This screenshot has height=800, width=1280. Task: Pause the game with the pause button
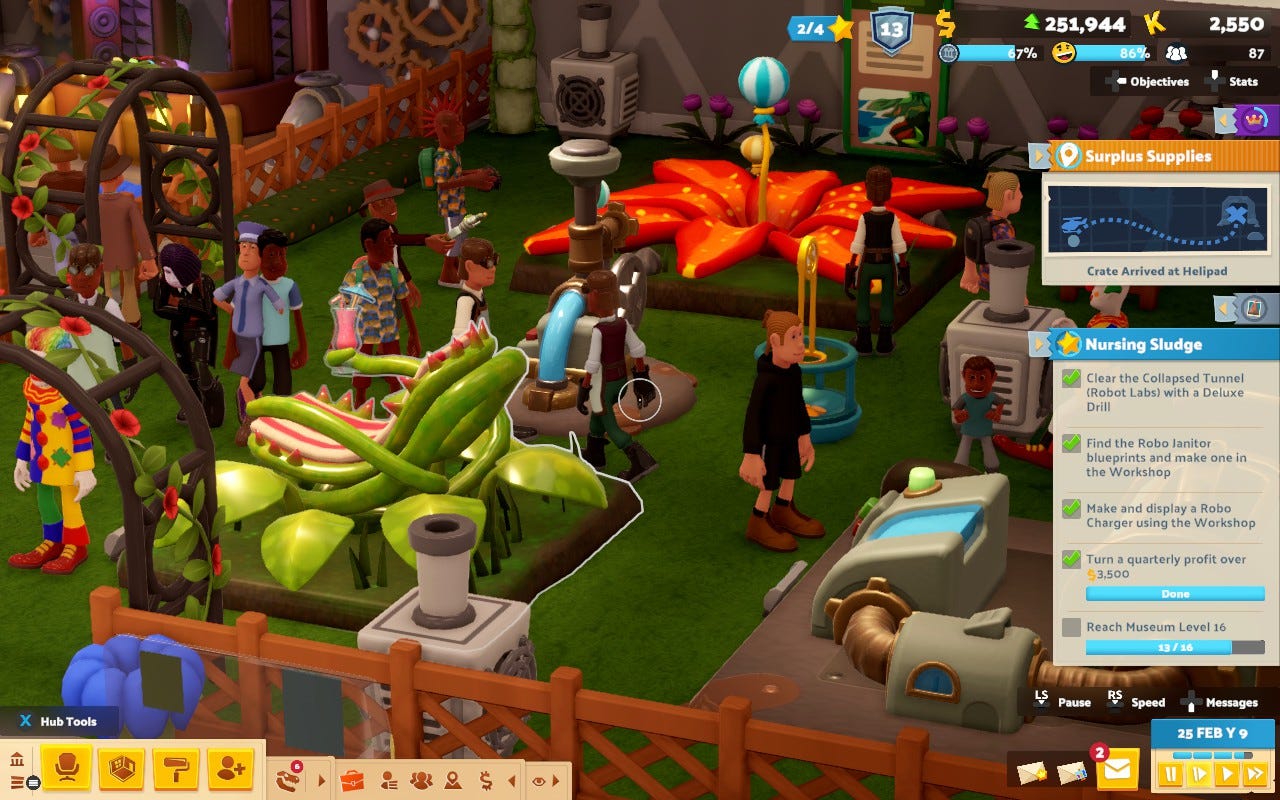(1169, 774)
